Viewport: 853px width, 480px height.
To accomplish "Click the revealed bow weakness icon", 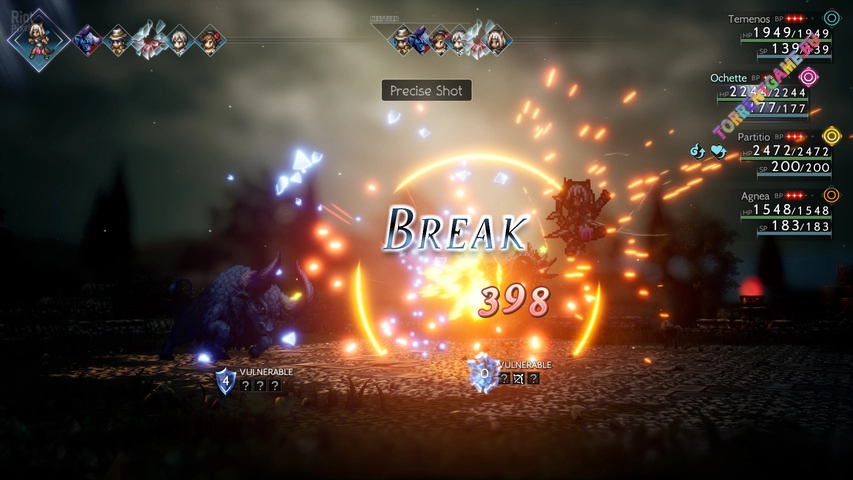I will click(x=518, y=379).
